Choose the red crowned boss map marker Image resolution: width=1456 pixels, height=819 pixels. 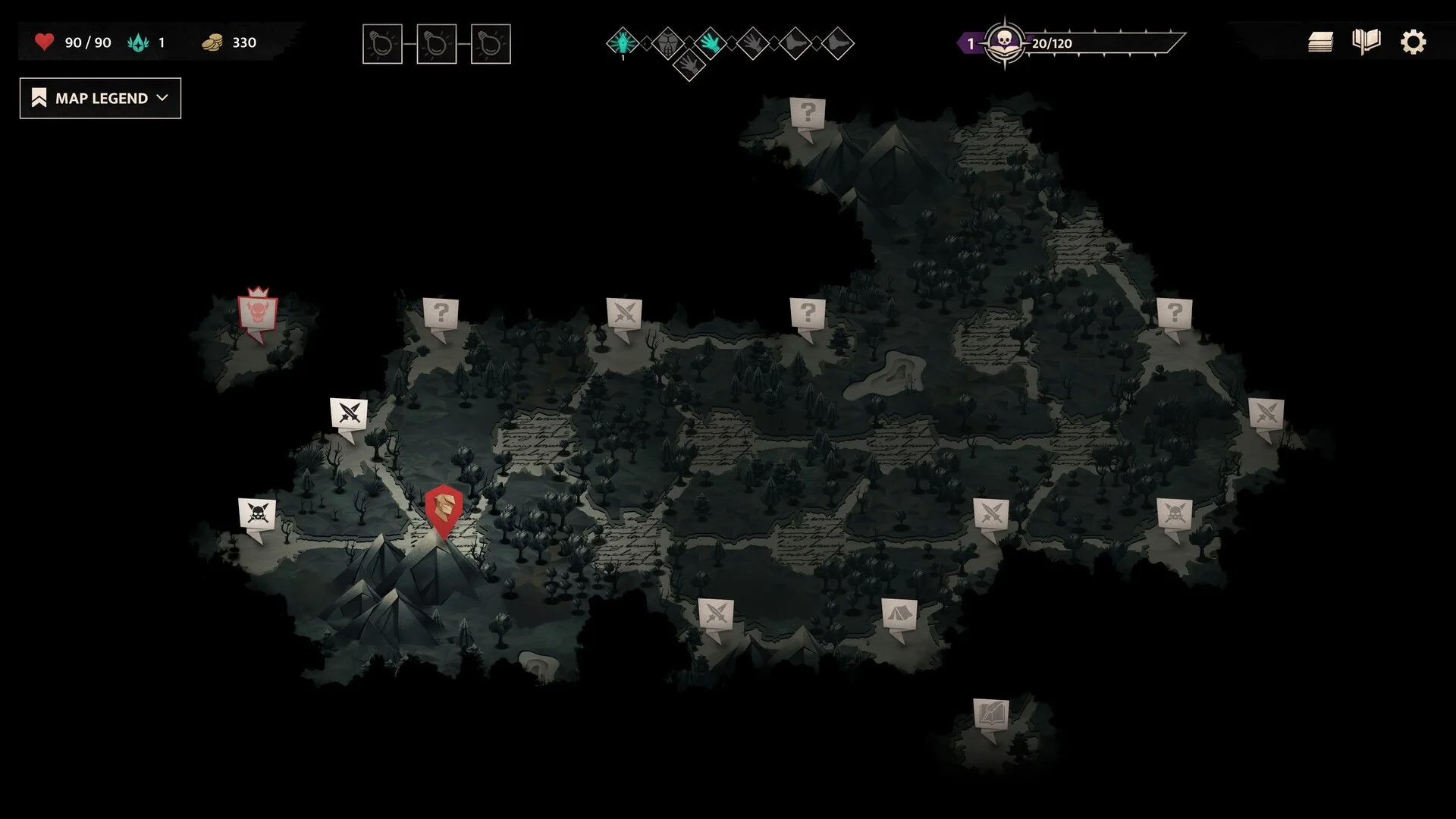pyautogui.click(x=257, y=313)
